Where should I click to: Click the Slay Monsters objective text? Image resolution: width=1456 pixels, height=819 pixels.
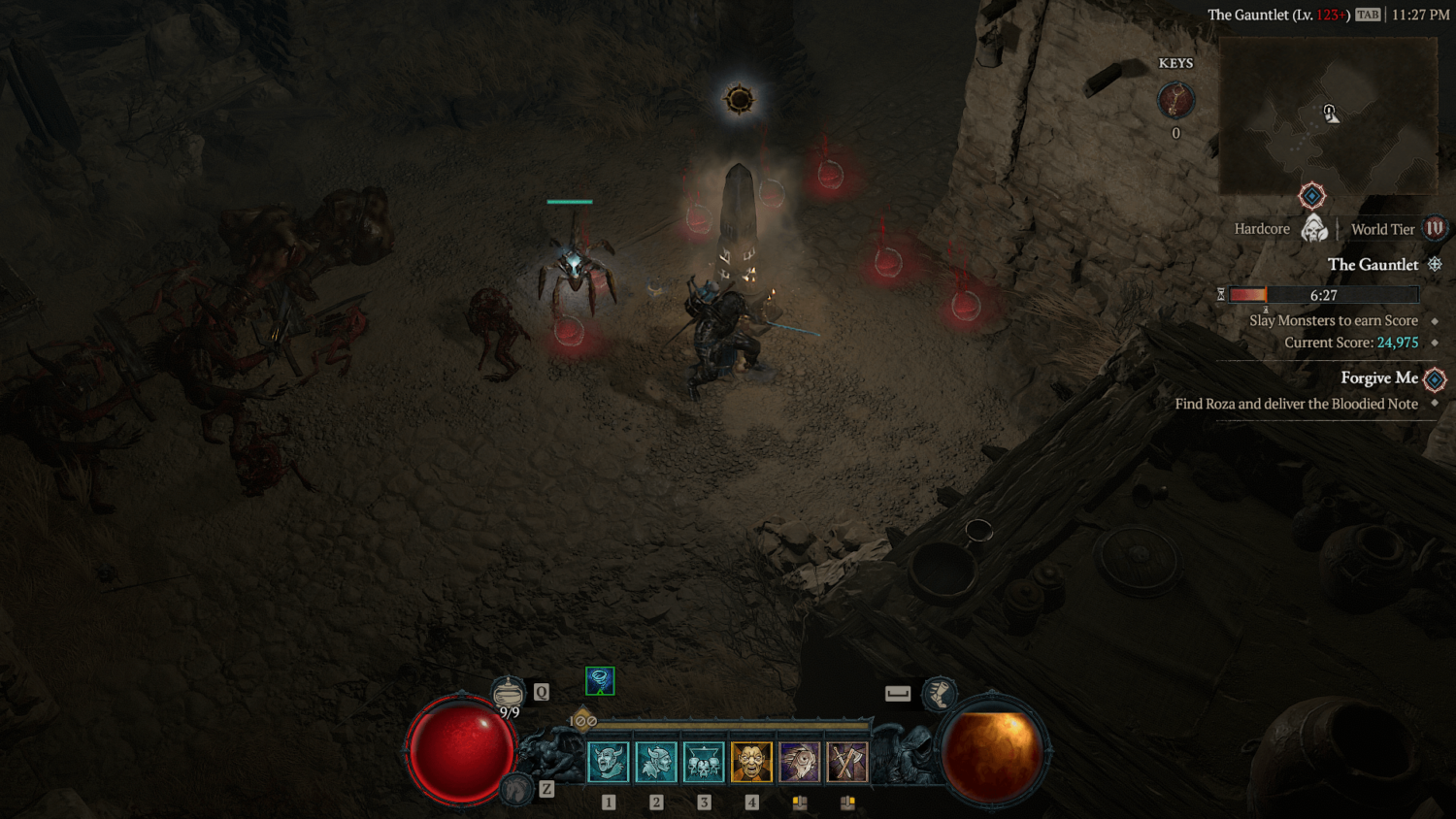pyautogui.click(x=1334, y=320)
